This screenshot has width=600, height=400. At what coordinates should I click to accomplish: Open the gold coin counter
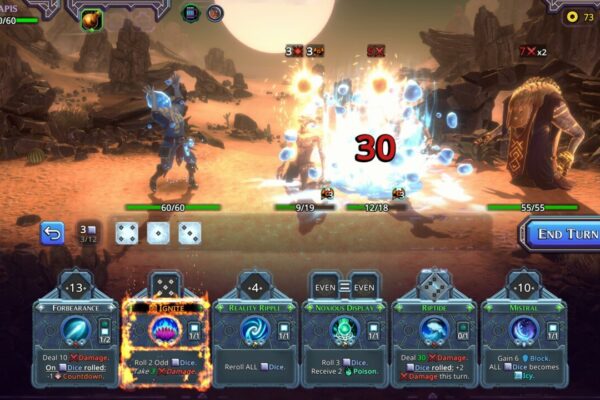578,17
